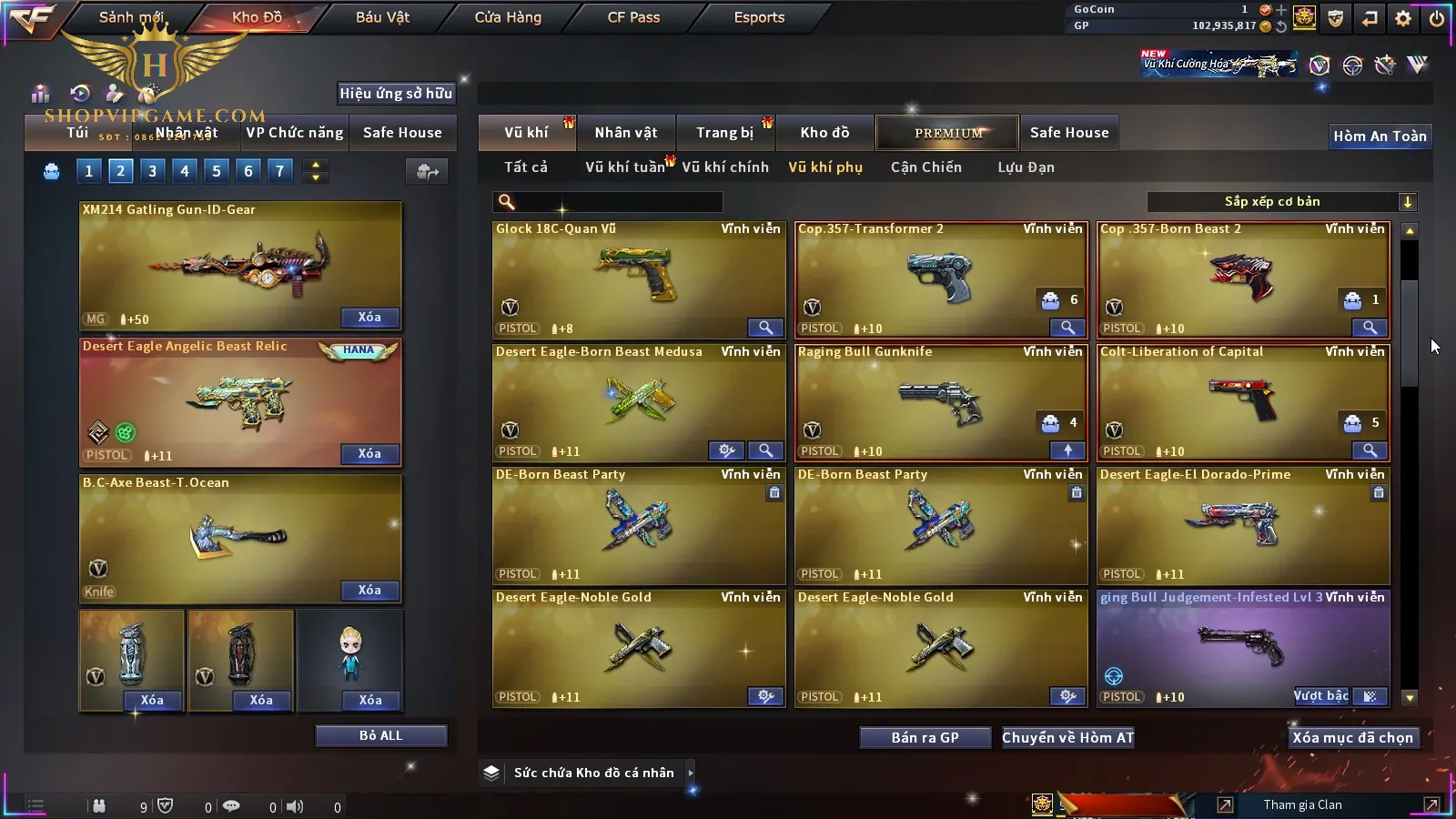
Task: Go to the CF Pass menu
Action: 633,17
